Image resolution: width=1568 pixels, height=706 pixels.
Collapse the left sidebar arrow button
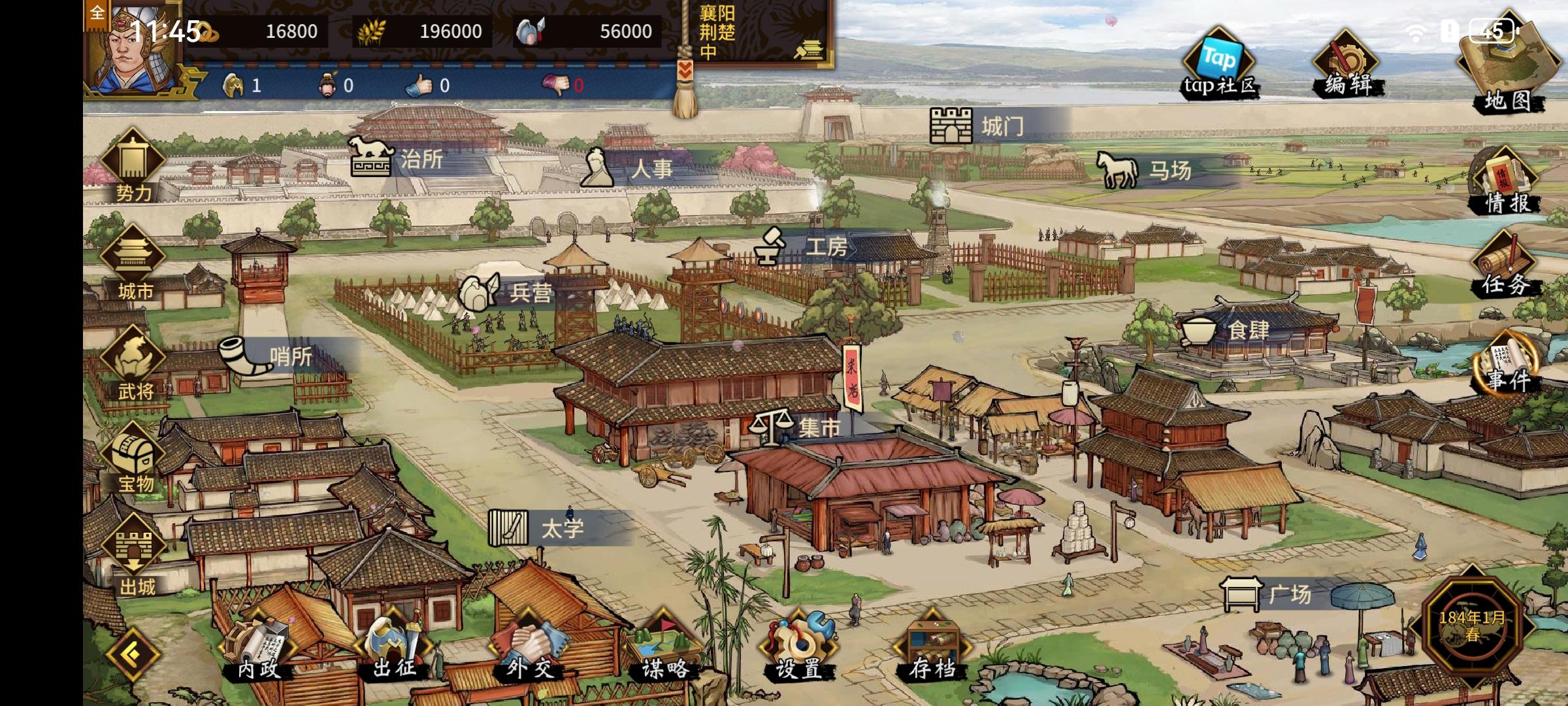(133, 654)
